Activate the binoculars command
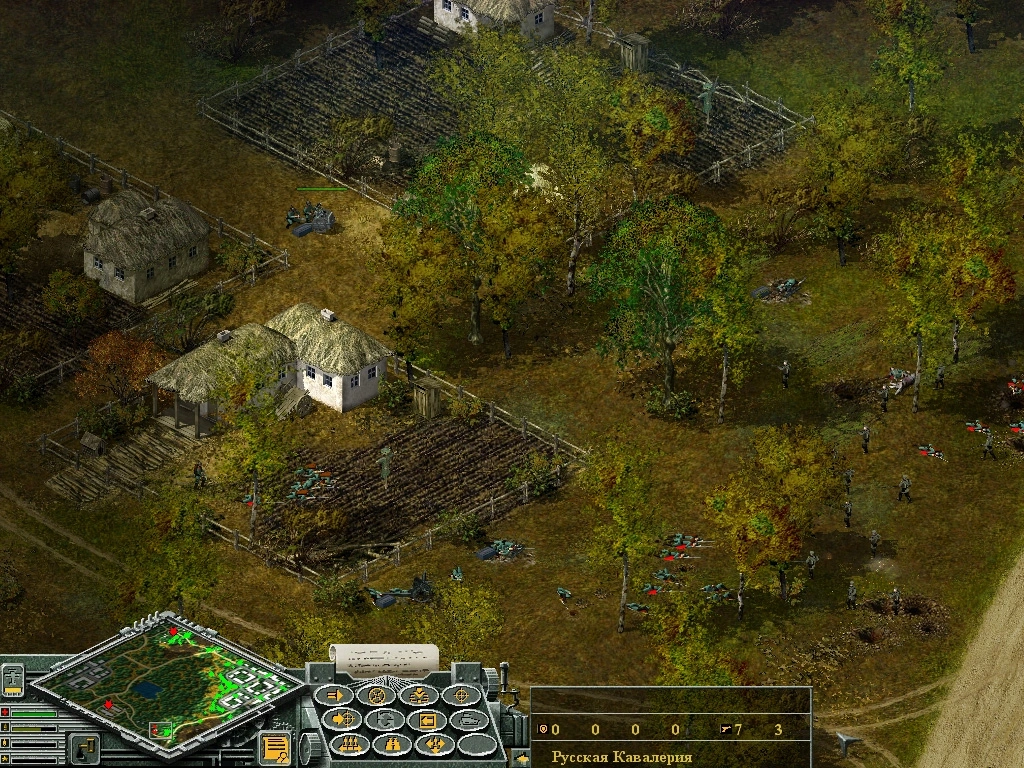This screenshot has width=1024, height=768. [392, 744]
